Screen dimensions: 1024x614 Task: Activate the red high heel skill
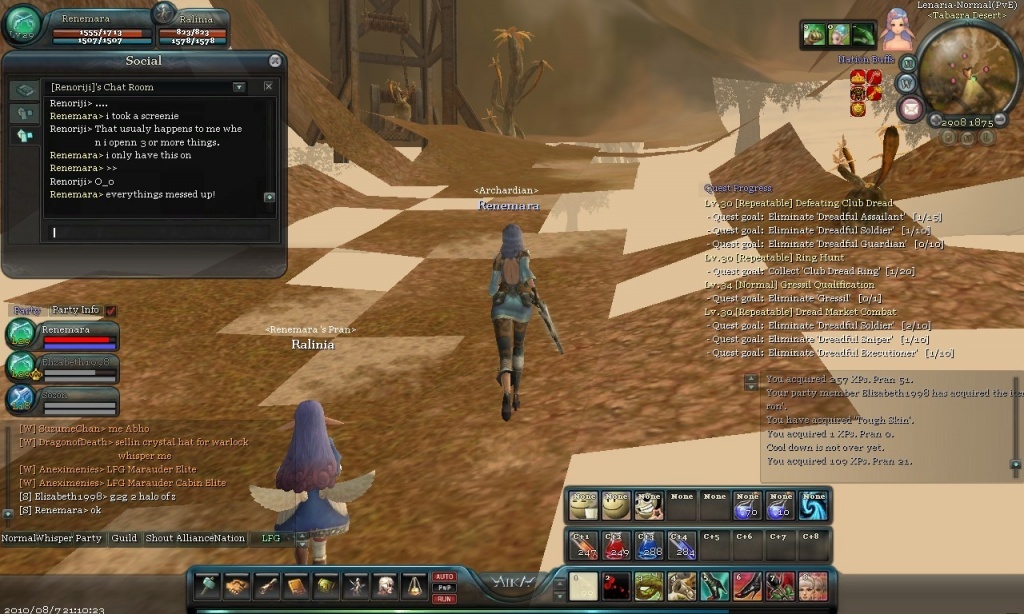[x=748, y=586]
